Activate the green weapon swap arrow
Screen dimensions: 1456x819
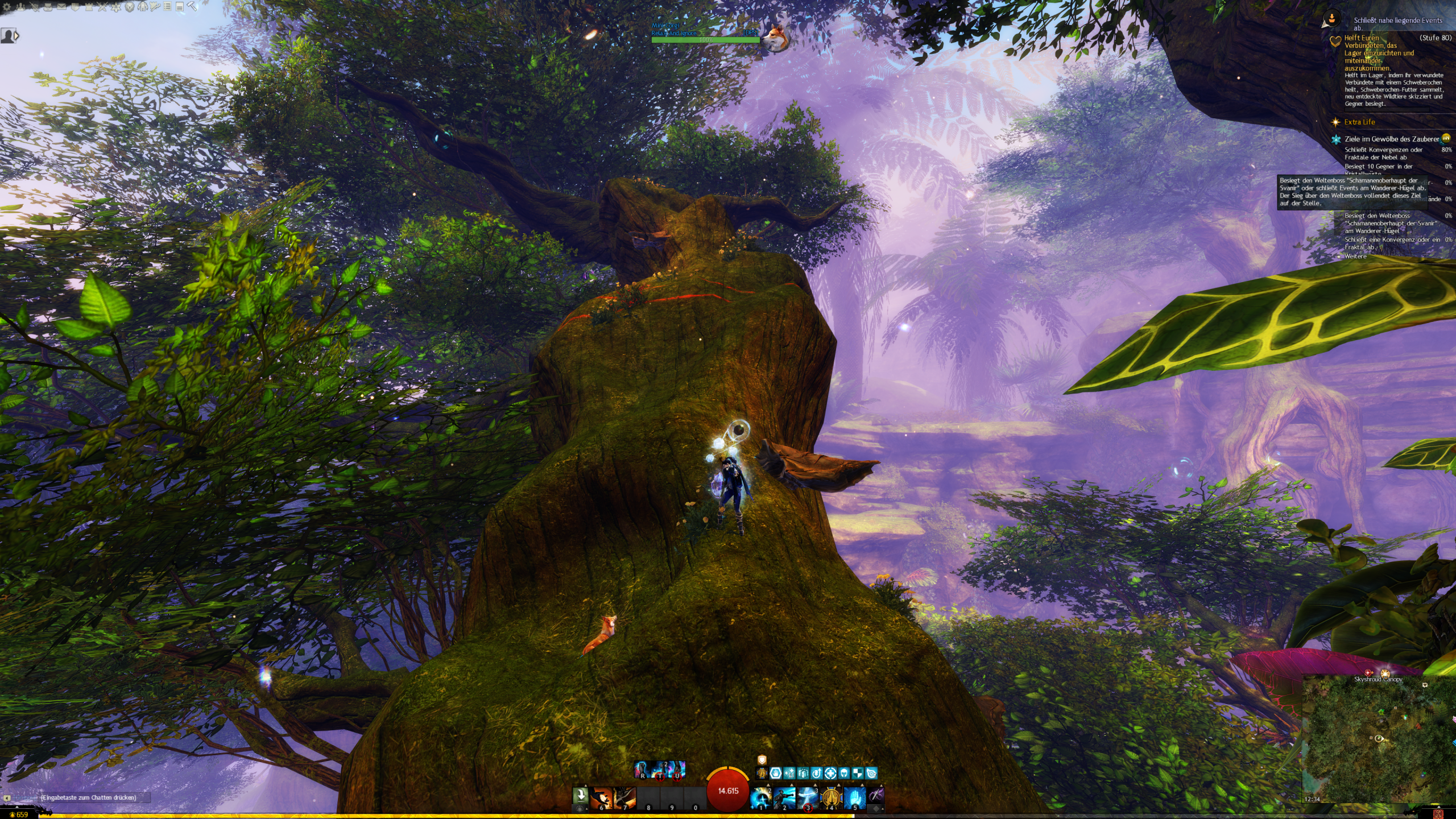click(x=580, y=795)
